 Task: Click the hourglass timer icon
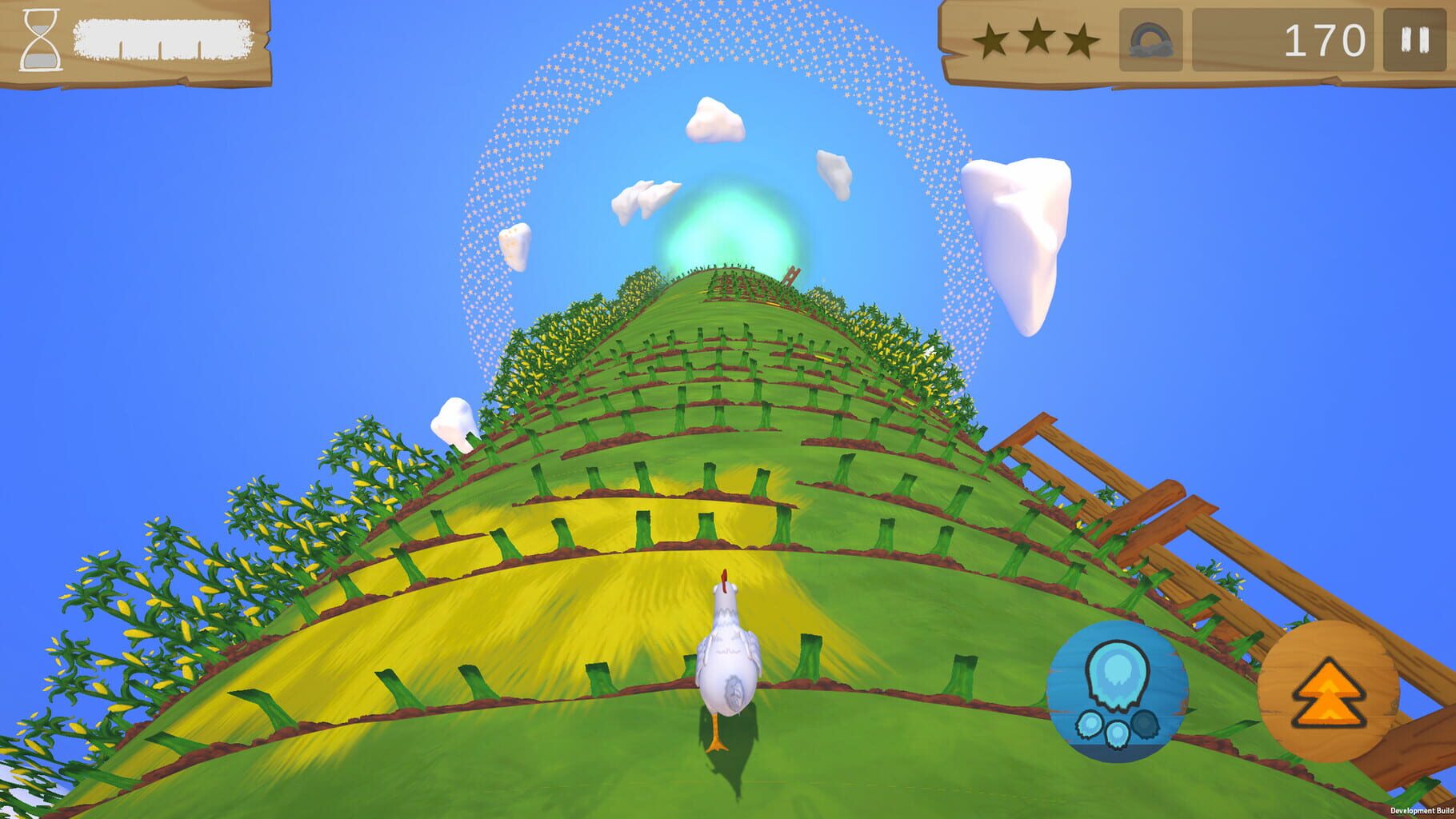pos(40,42)
